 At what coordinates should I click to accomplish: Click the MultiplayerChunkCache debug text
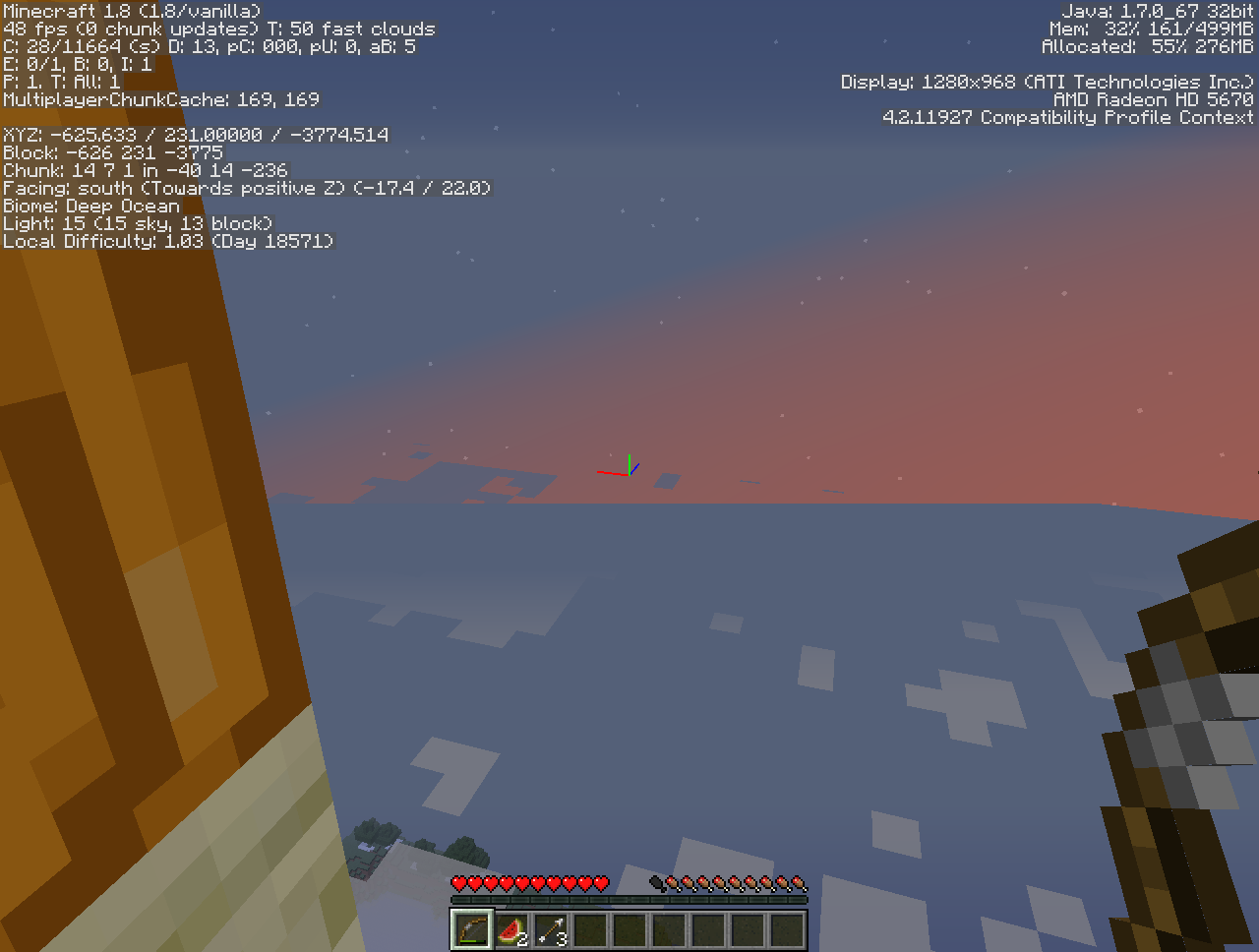[x=159, y=99]
